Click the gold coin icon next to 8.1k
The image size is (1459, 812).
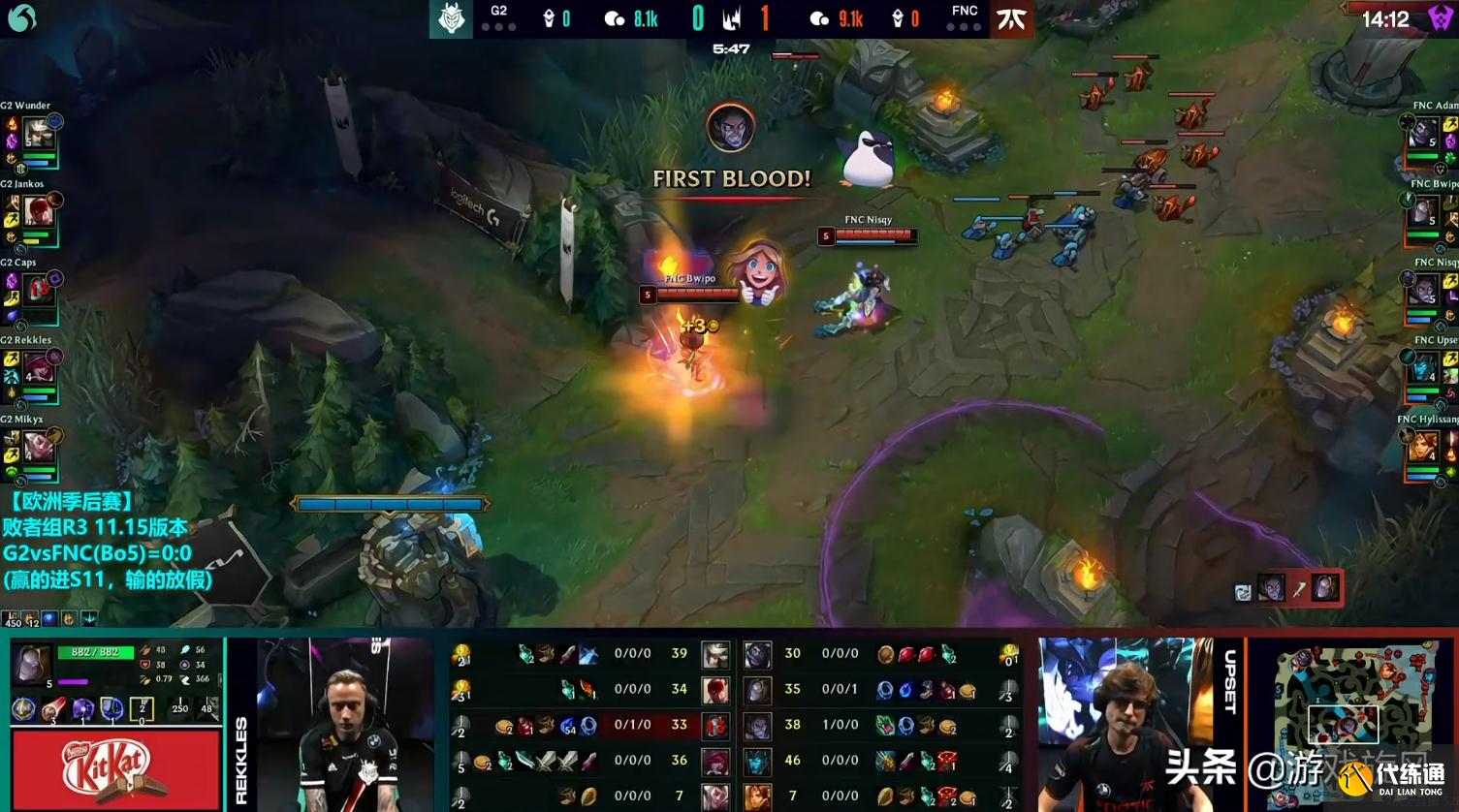click(614, 18)
